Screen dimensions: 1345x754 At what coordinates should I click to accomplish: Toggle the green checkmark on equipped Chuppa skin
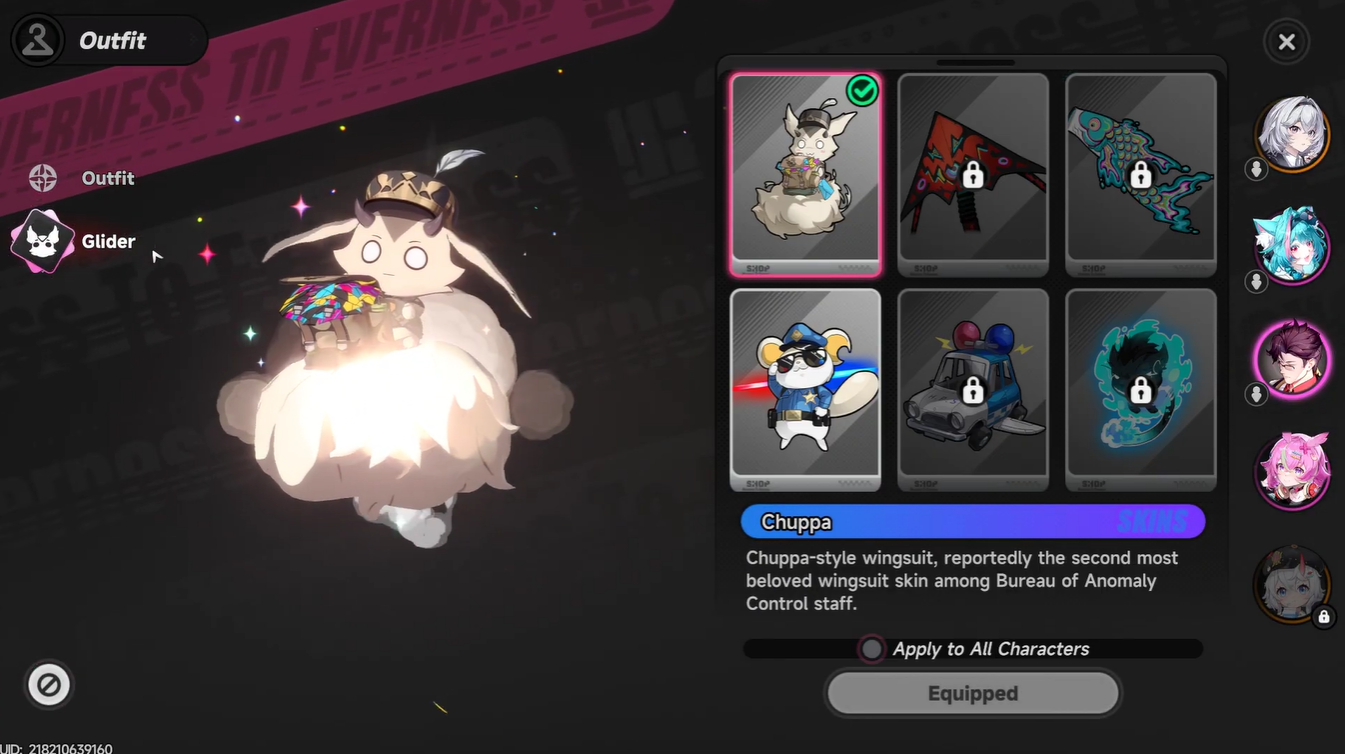tap(864, 92)
